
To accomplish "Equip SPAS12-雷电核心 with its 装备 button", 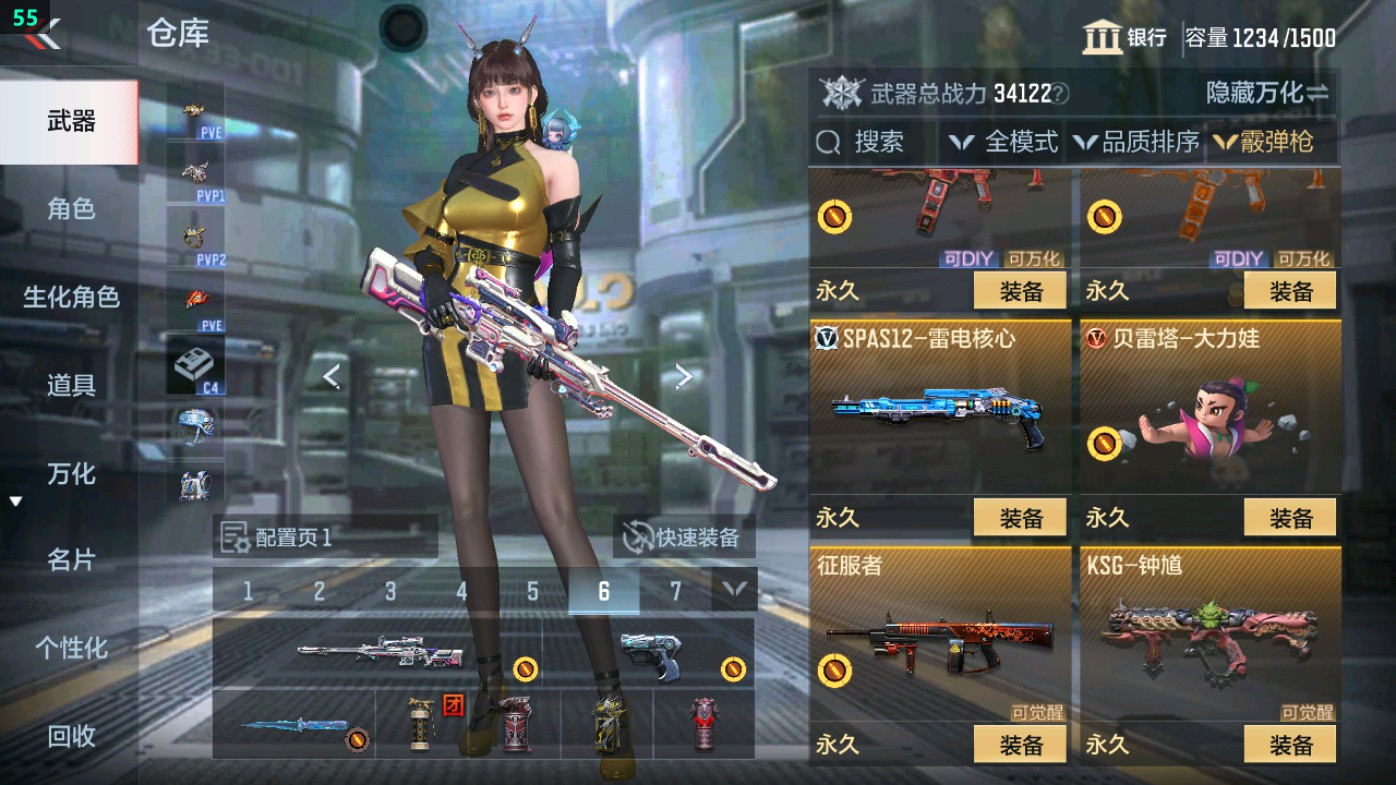I will coord(1018,518).
